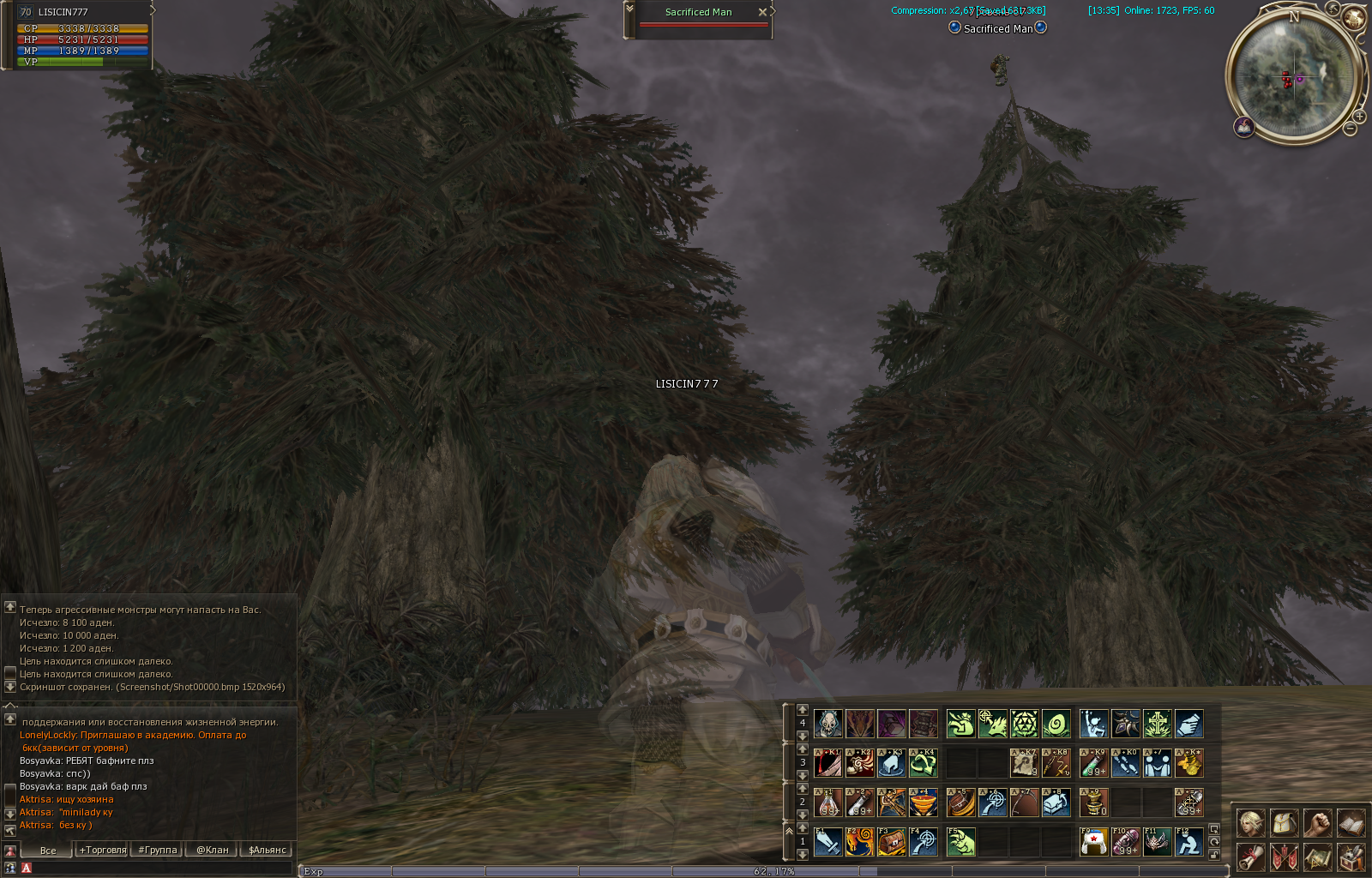Use the F12 sit/stand action shortcut
The width and height of the screenshot is (1372, 878).
point(1188,842)
